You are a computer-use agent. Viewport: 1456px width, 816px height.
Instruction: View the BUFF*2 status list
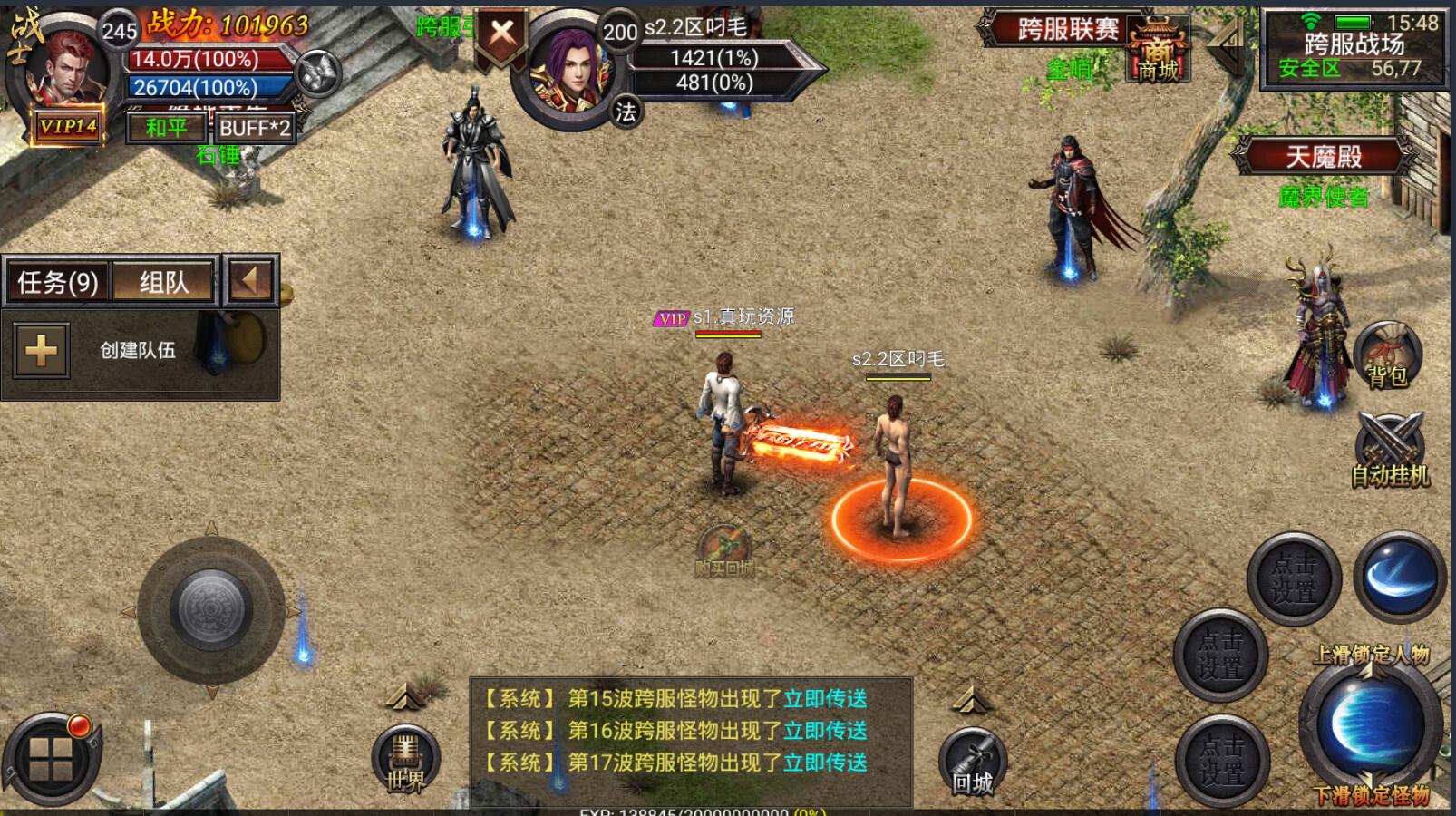point(255,128)
